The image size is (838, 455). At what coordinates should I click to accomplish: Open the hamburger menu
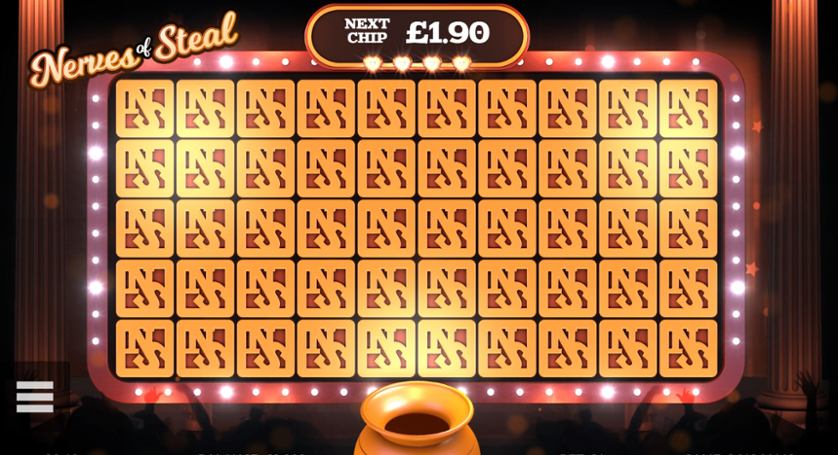click(35, 396)
